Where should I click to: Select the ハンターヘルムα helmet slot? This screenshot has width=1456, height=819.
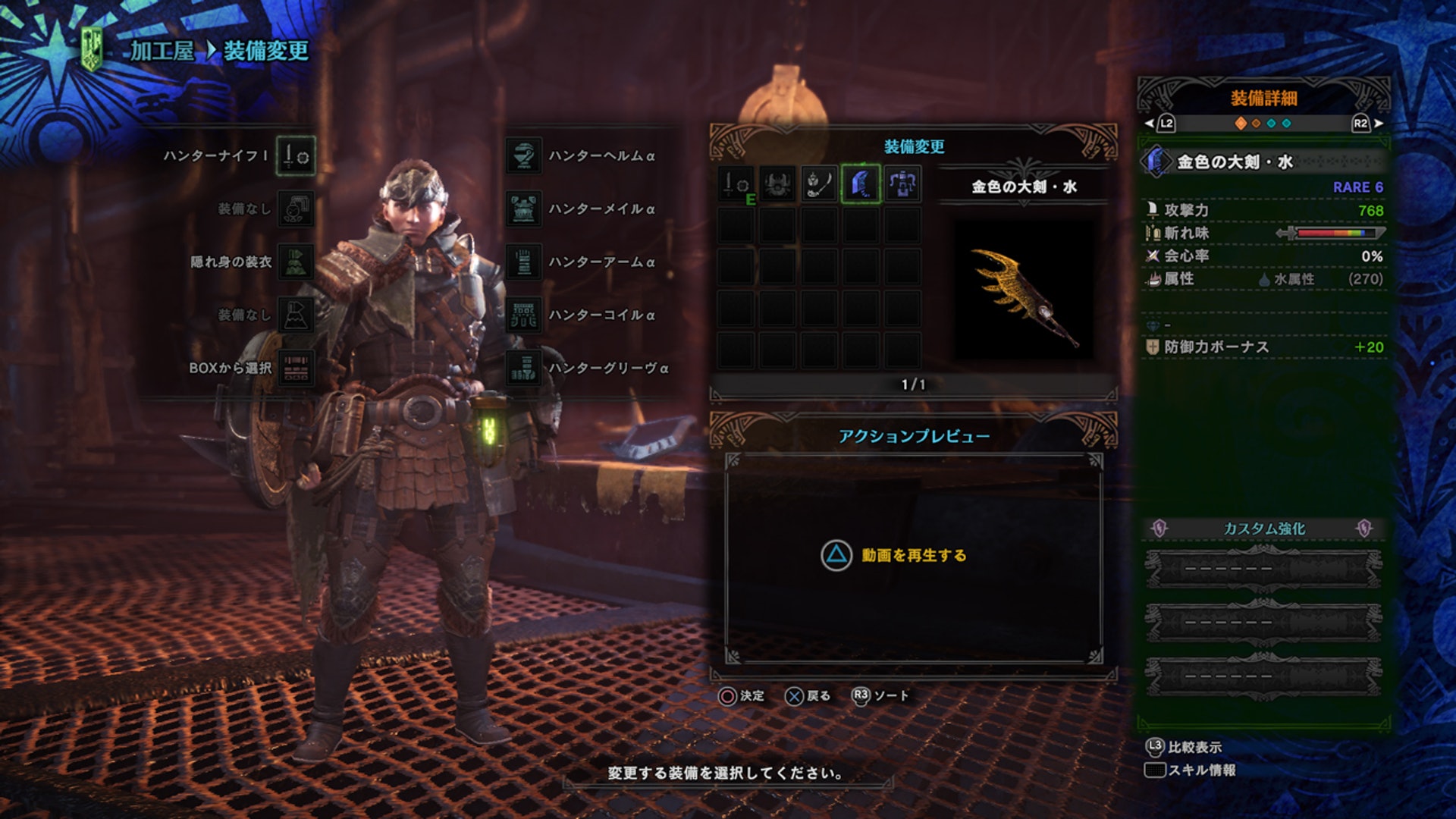pos(524,156)
